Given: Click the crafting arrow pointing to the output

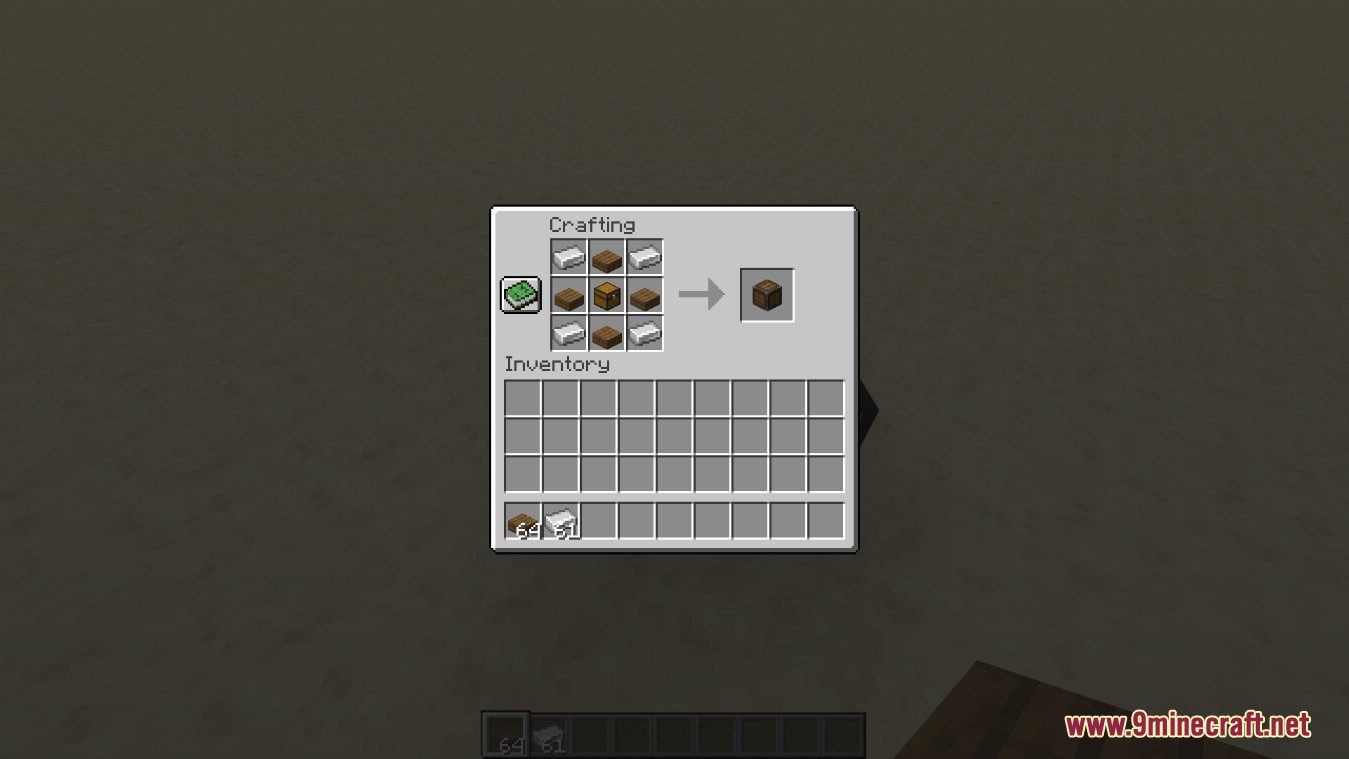Looking at the screenshot, I should (702, 294).
